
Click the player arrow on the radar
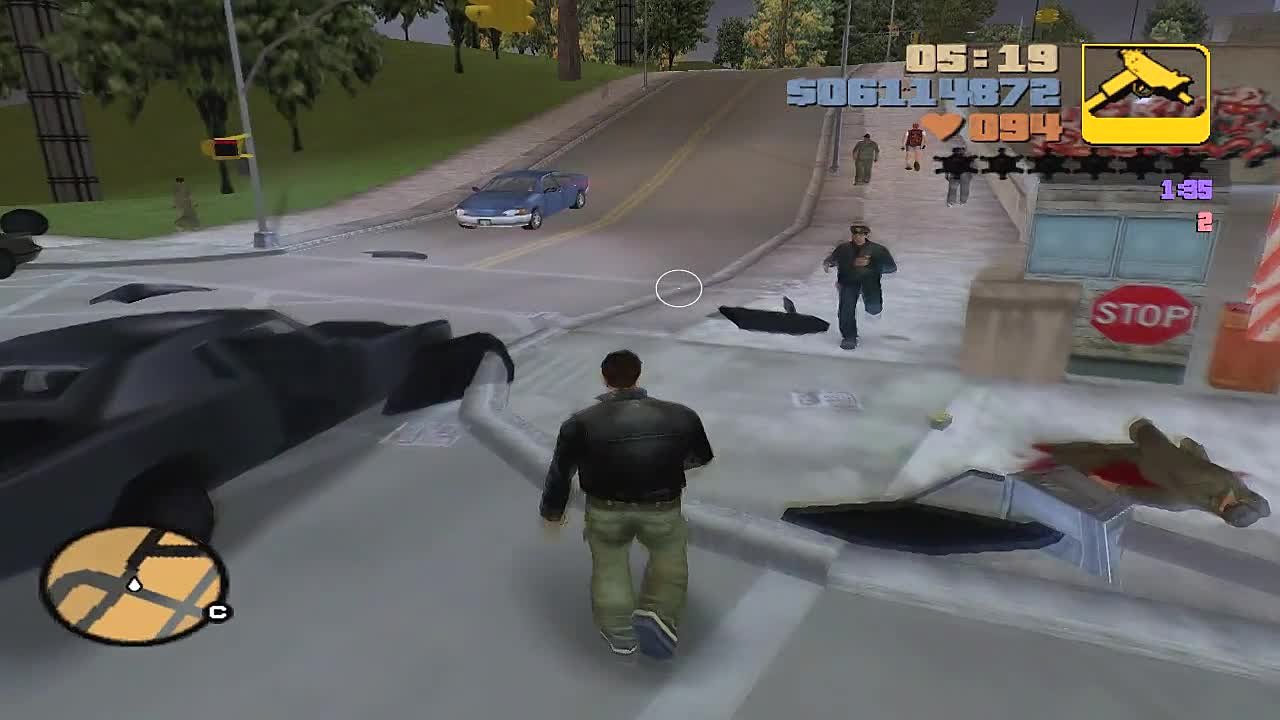coord(135,585)
